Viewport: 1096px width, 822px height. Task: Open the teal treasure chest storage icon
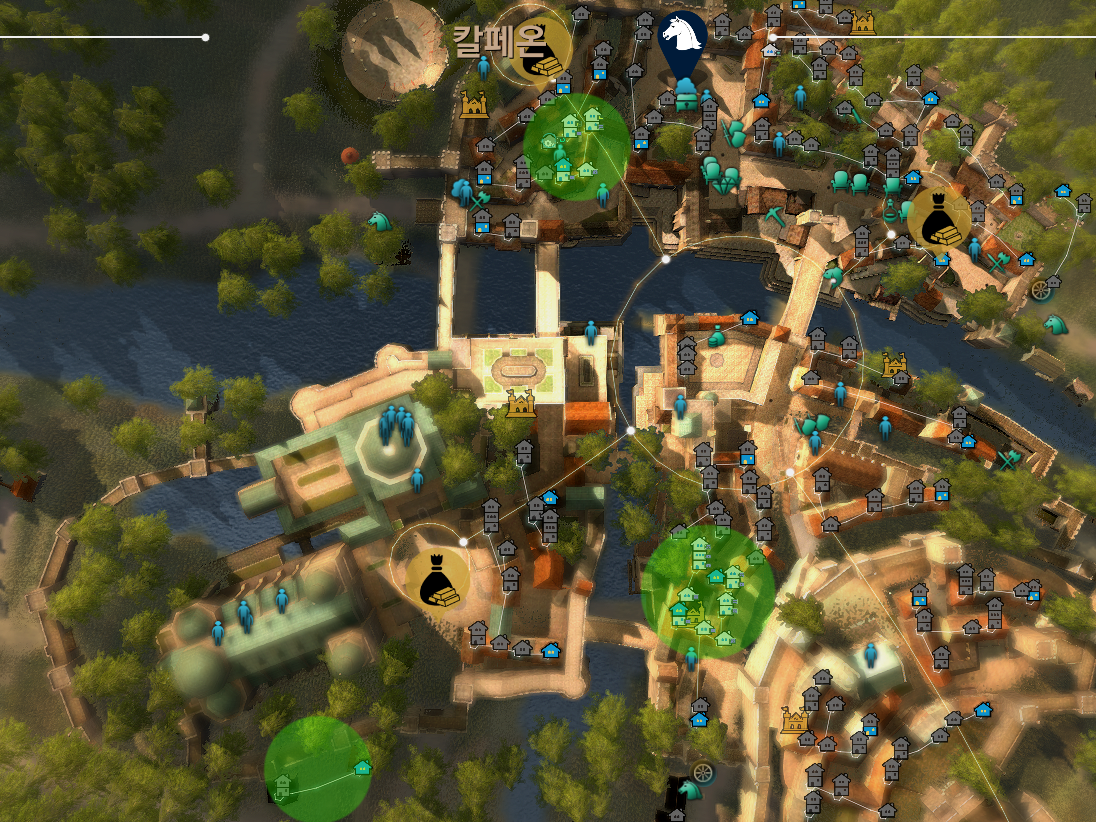686,97
